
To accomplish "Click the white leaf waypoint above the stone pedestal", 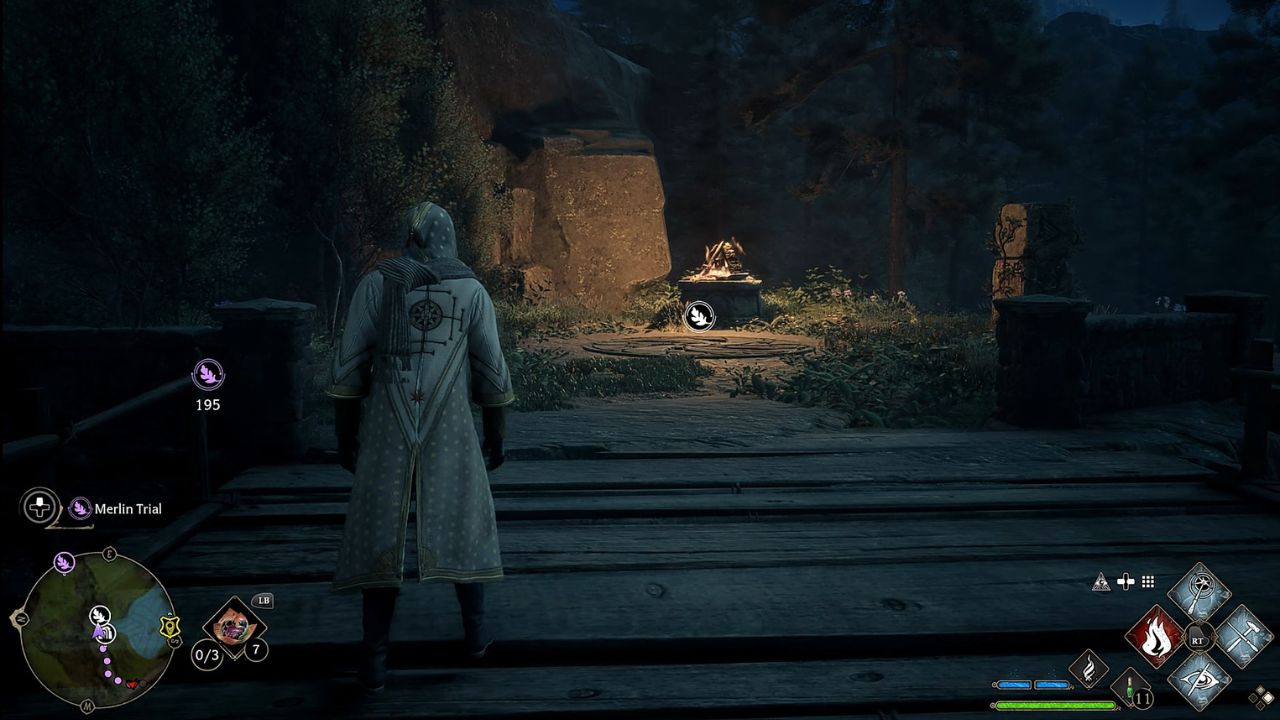I will [x=699, y=316].
